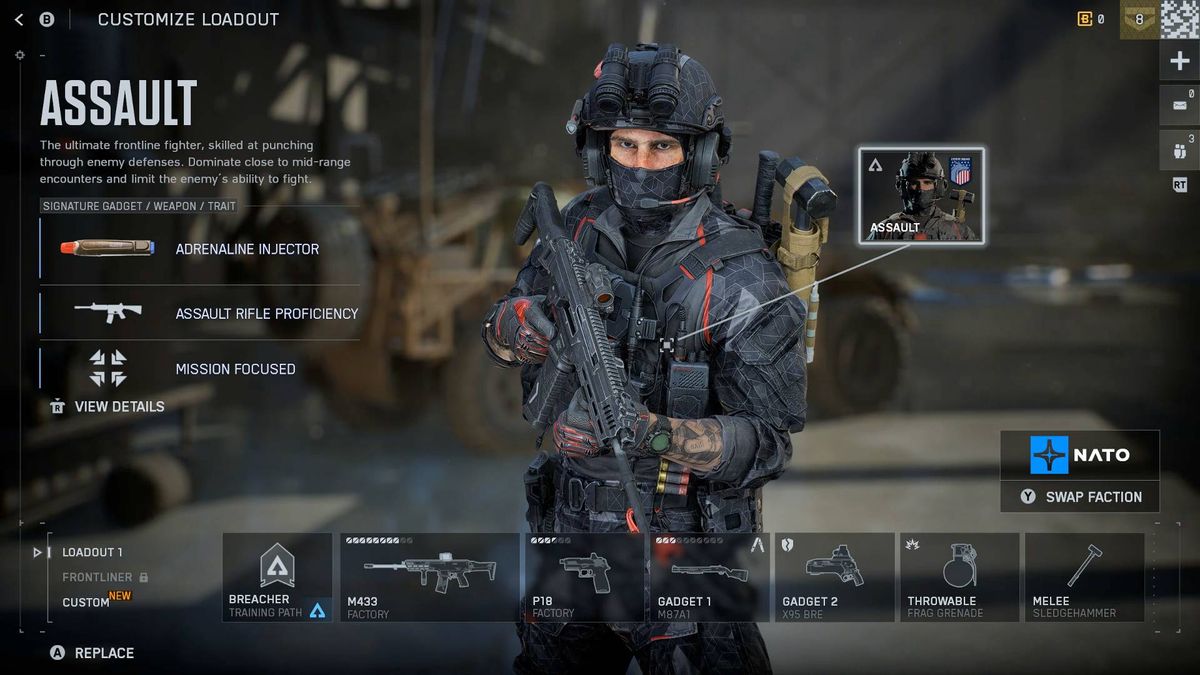The image size is (1200, 675).
Task: Choose the locked Frontliner loadout
Action: pos(98,577)
